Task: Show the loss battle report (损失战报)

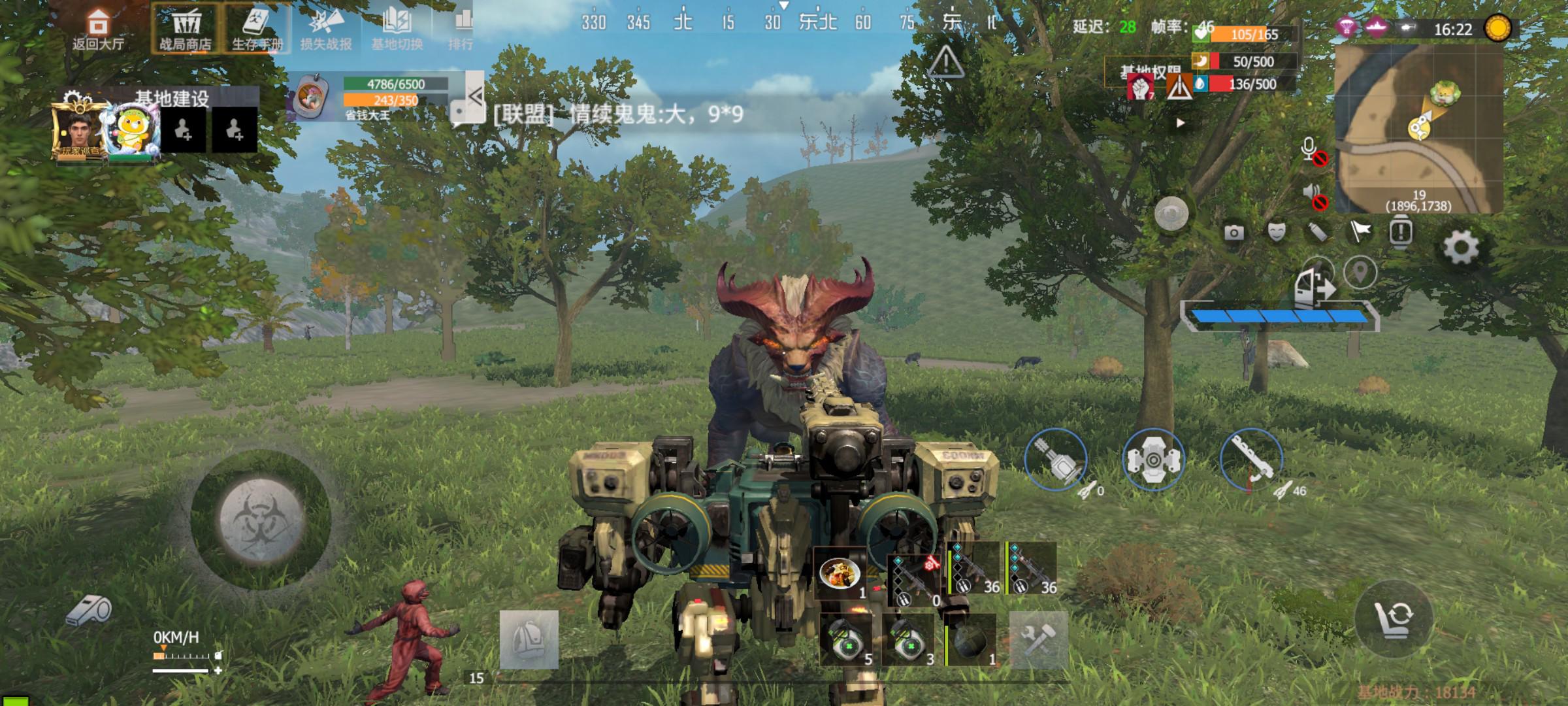Action: pos(326,29)
